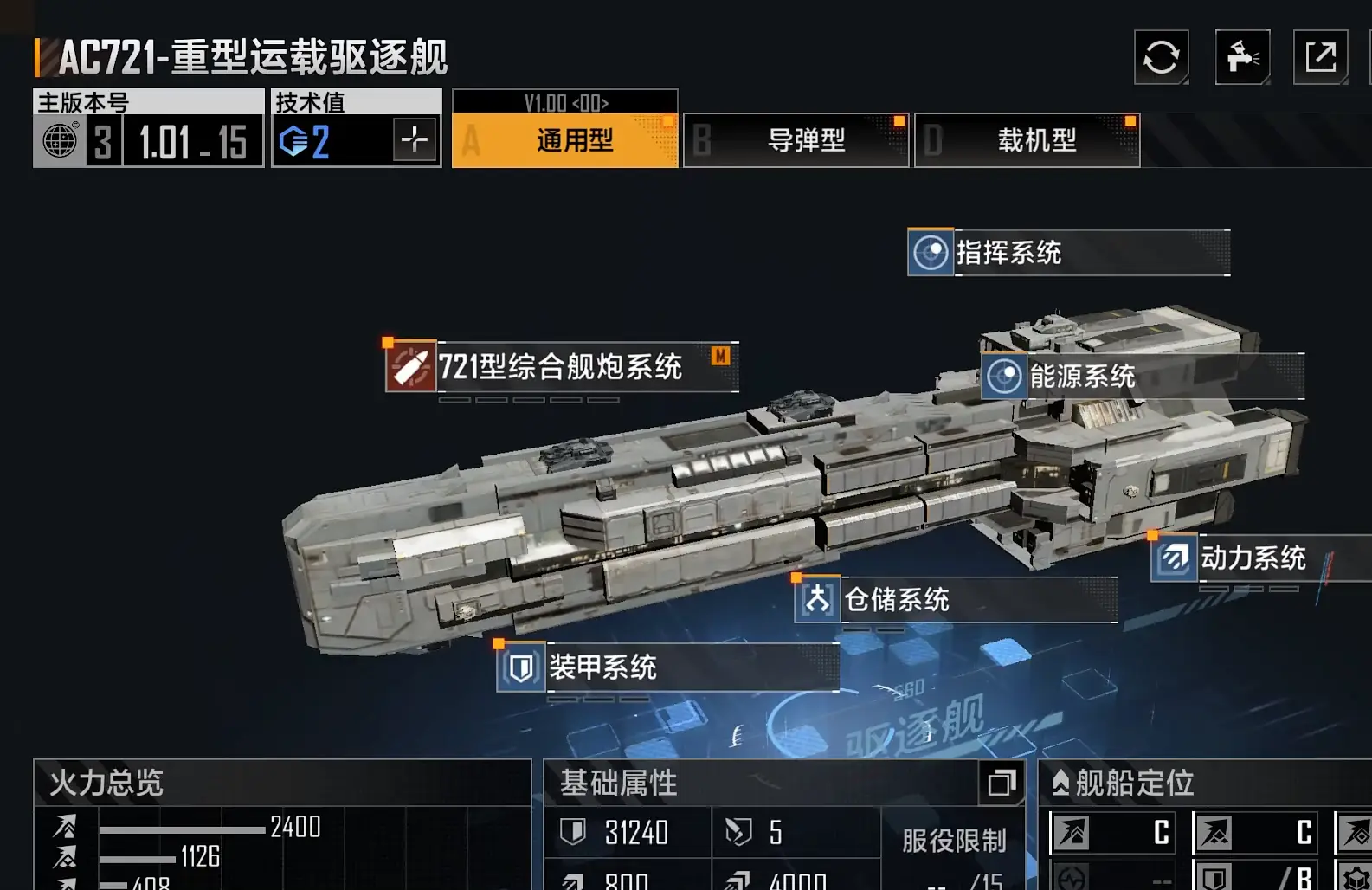Choose the 载机型 variant tab
1372x890 pixels.
(1027, 140)
